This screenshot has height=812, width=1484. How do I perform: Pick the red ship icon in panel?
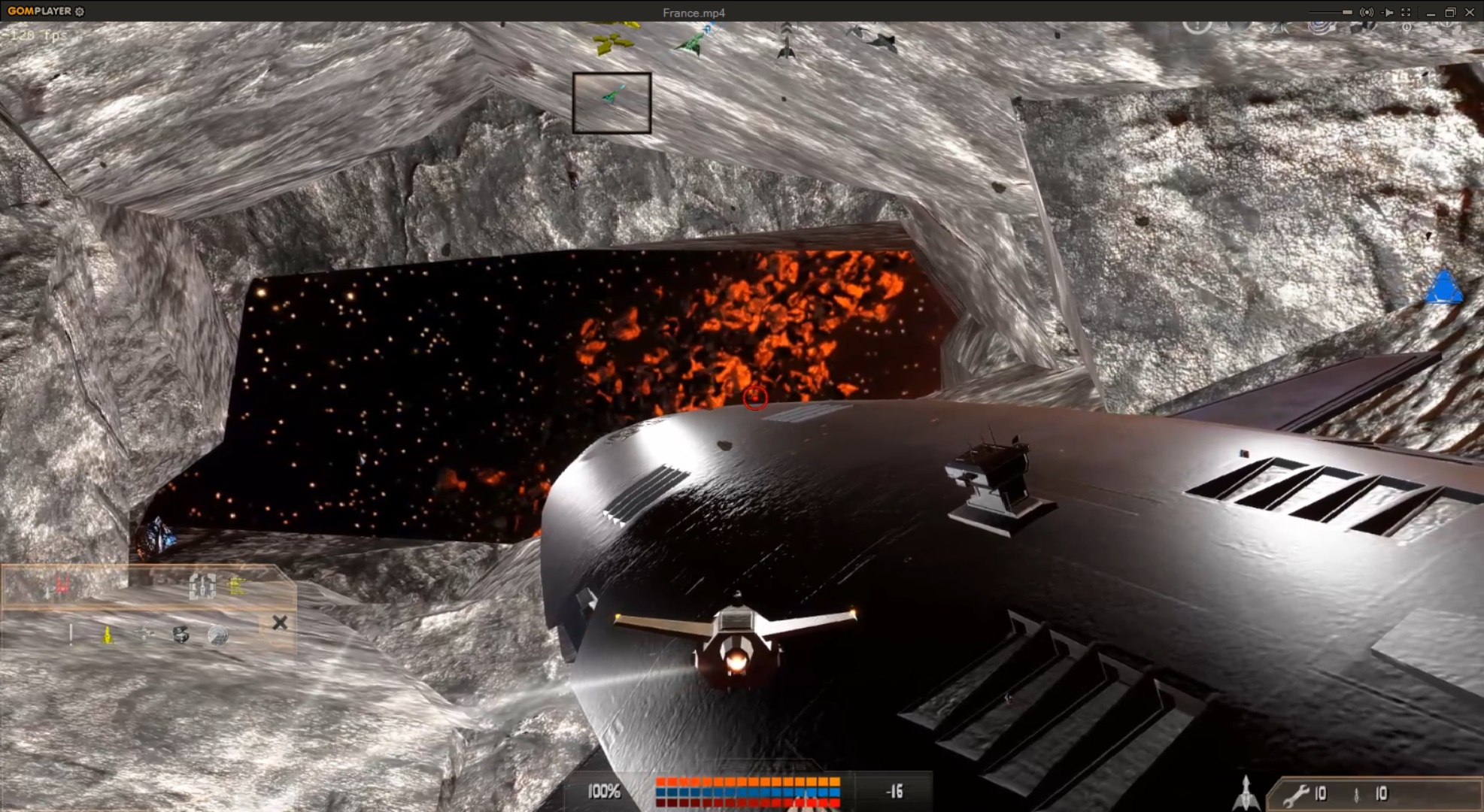tap(61, 586)
